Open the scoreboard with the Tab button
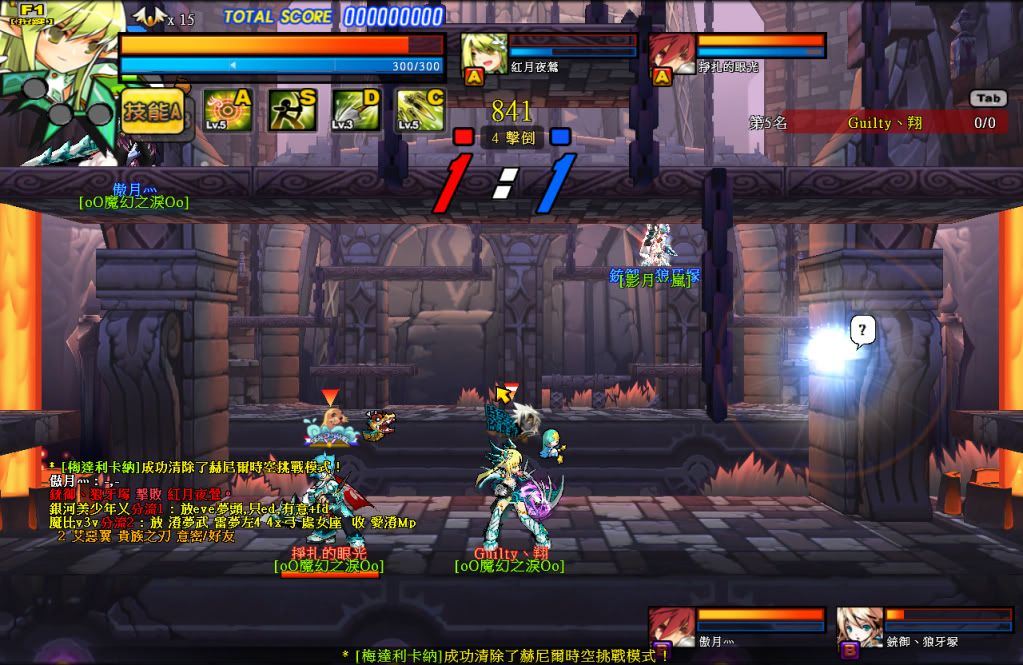 click(988, 98)
